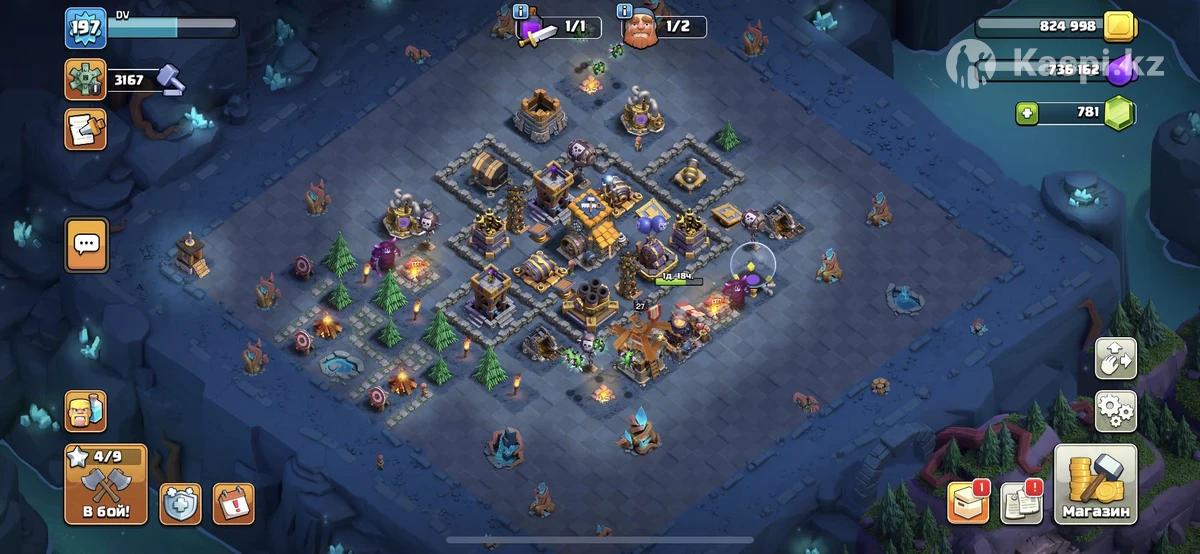Open the settings gears menu
1200x554 pixels.
pos(1115,409)
